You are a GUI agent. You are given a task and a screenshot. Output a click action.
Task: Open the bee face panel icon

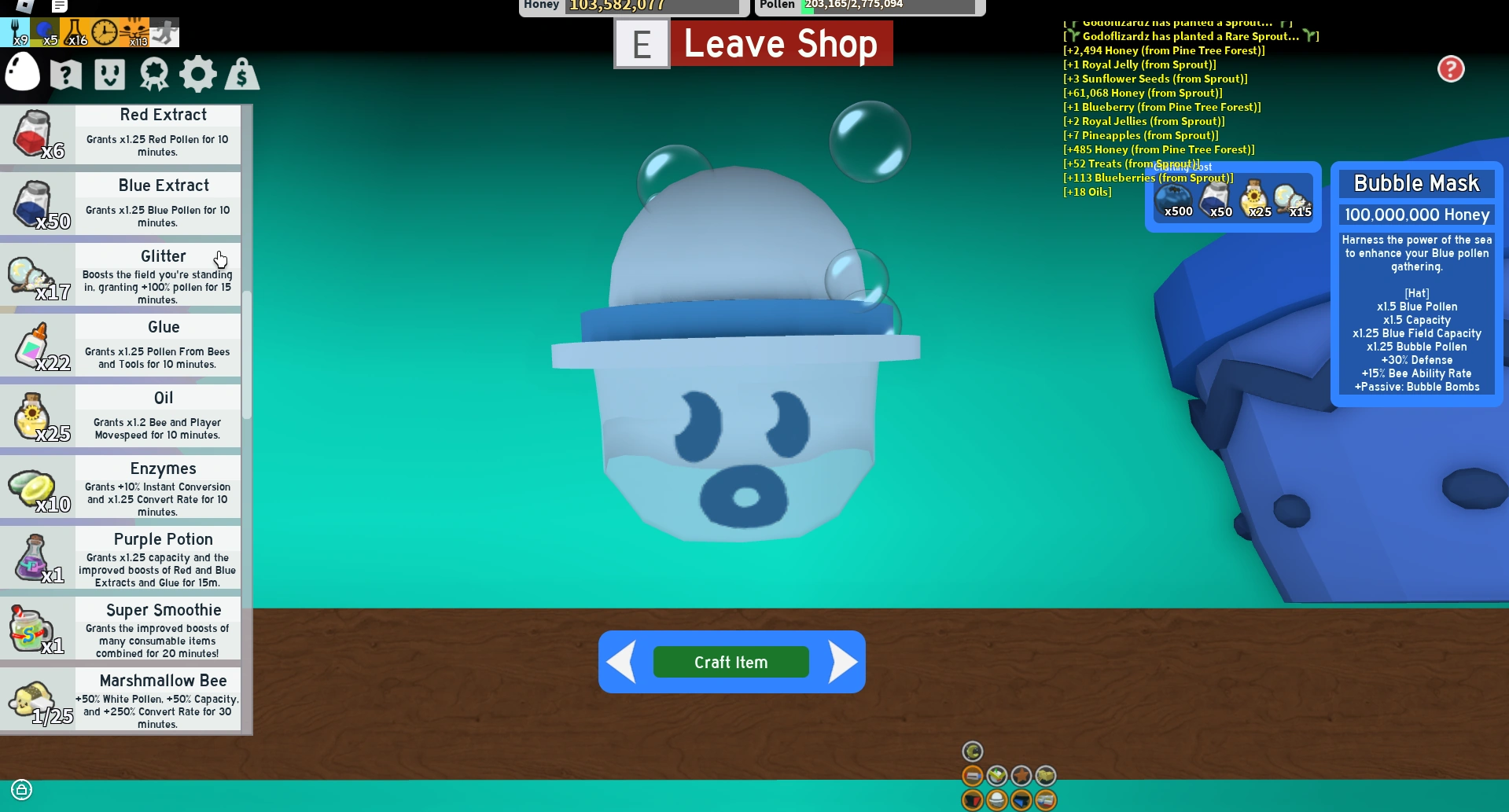pyautogui.click(x=109, y=73)
